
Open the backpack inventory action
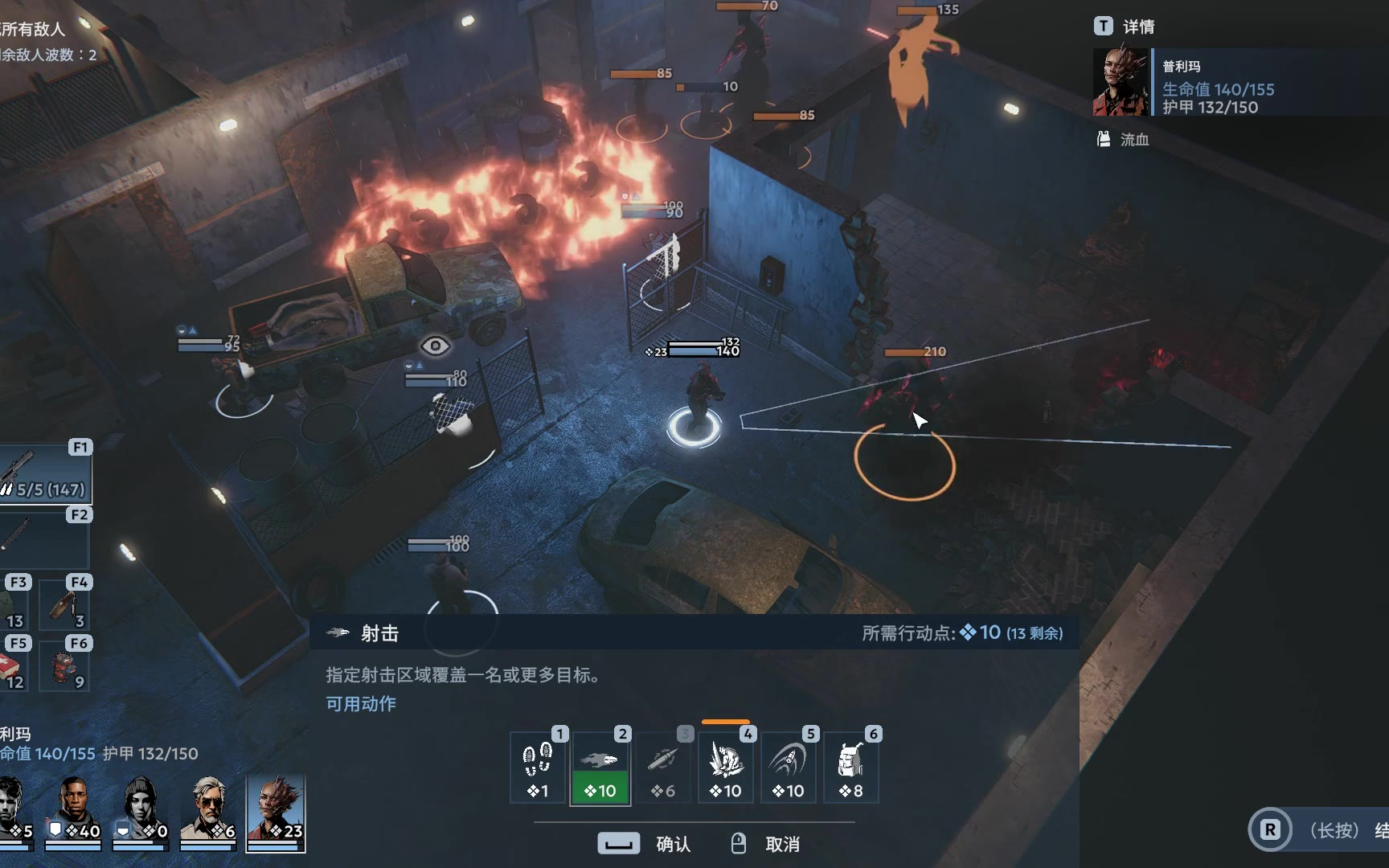[x=850, y=767]
